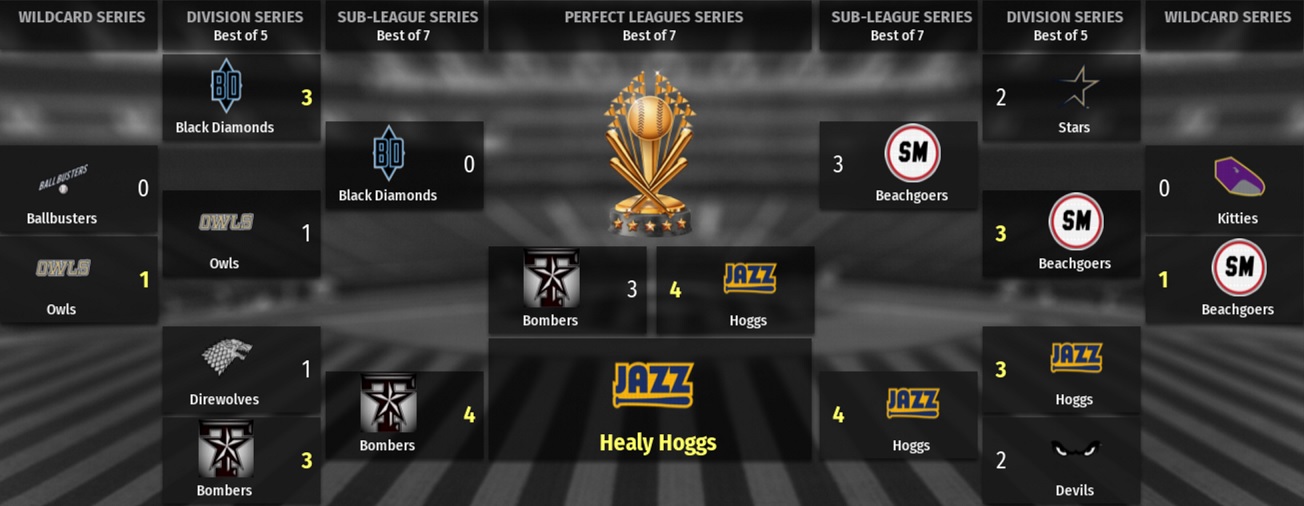This screenshot has height=506, width=1304.
Task: Choose Hoggs tile in Sub-League Series
Action: click(x=897, y=416)
